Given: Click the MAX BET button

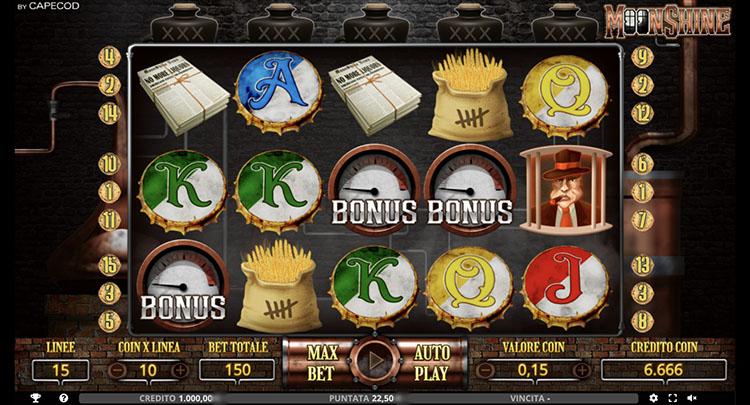Looking at the screenshot, I should coord(322,361).
